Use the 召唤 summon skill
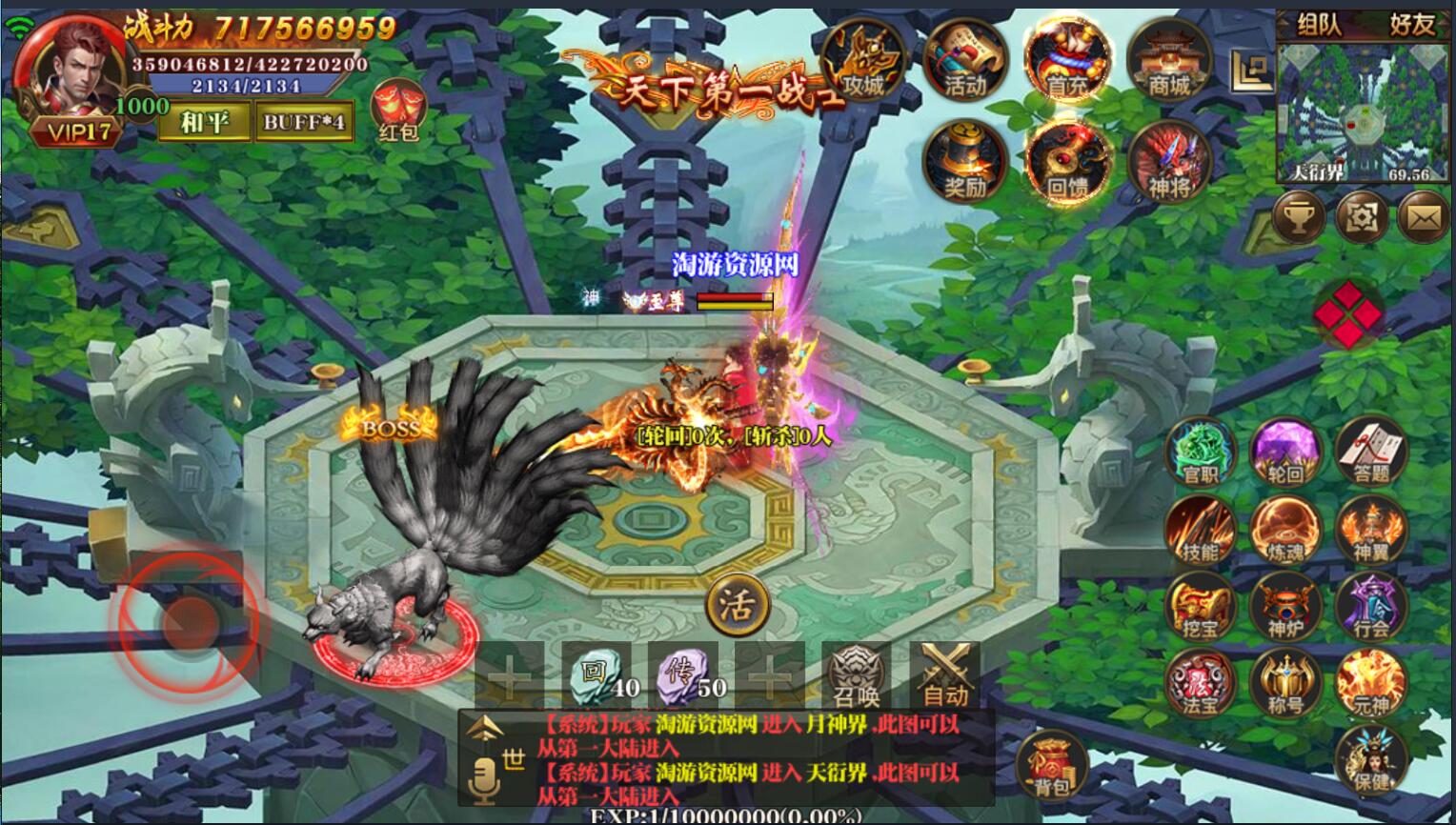1456x825 pixels. (x=856, y=674)
